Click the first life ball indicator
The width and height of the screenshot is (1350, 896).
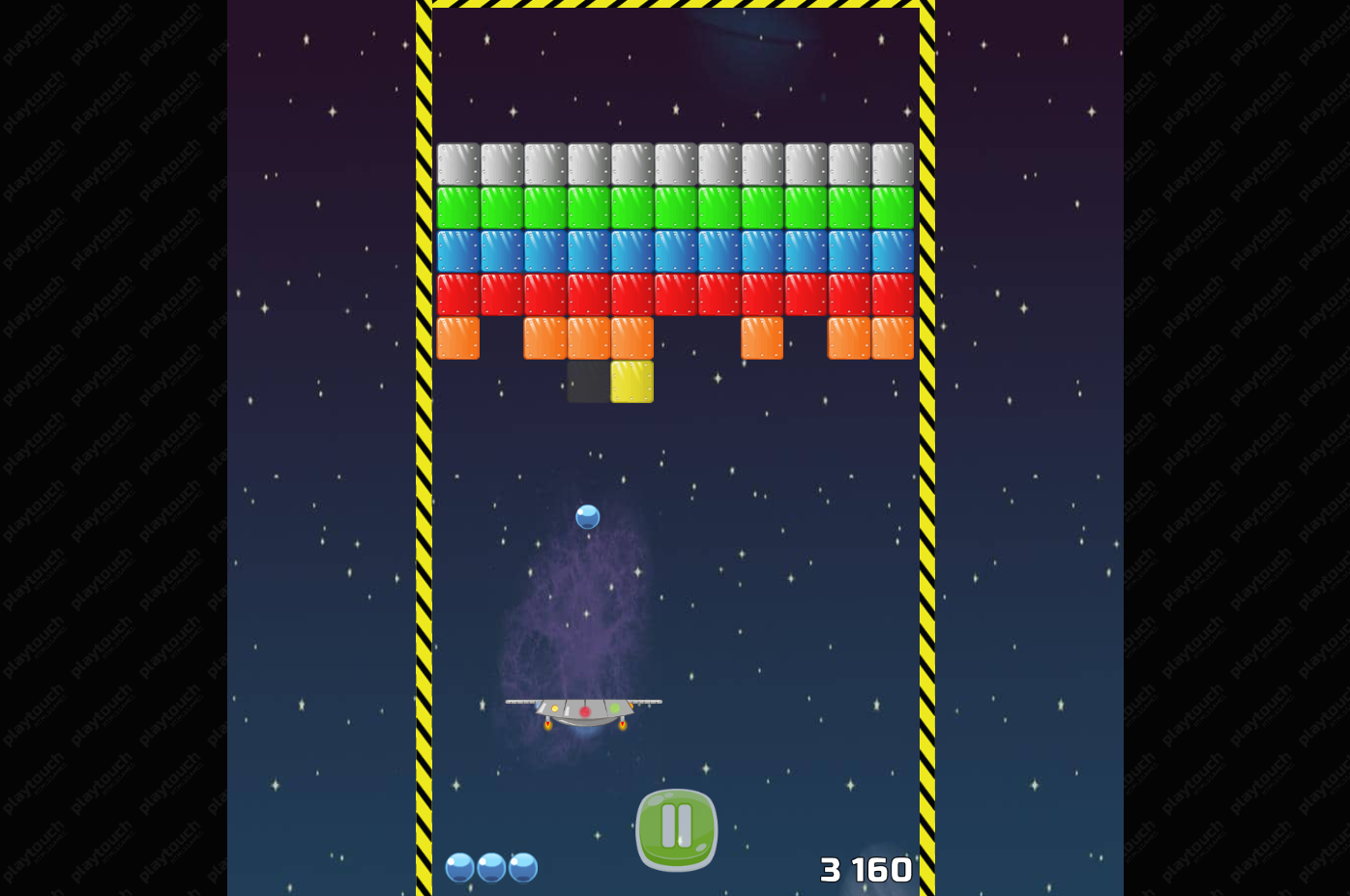coord(460,868)
